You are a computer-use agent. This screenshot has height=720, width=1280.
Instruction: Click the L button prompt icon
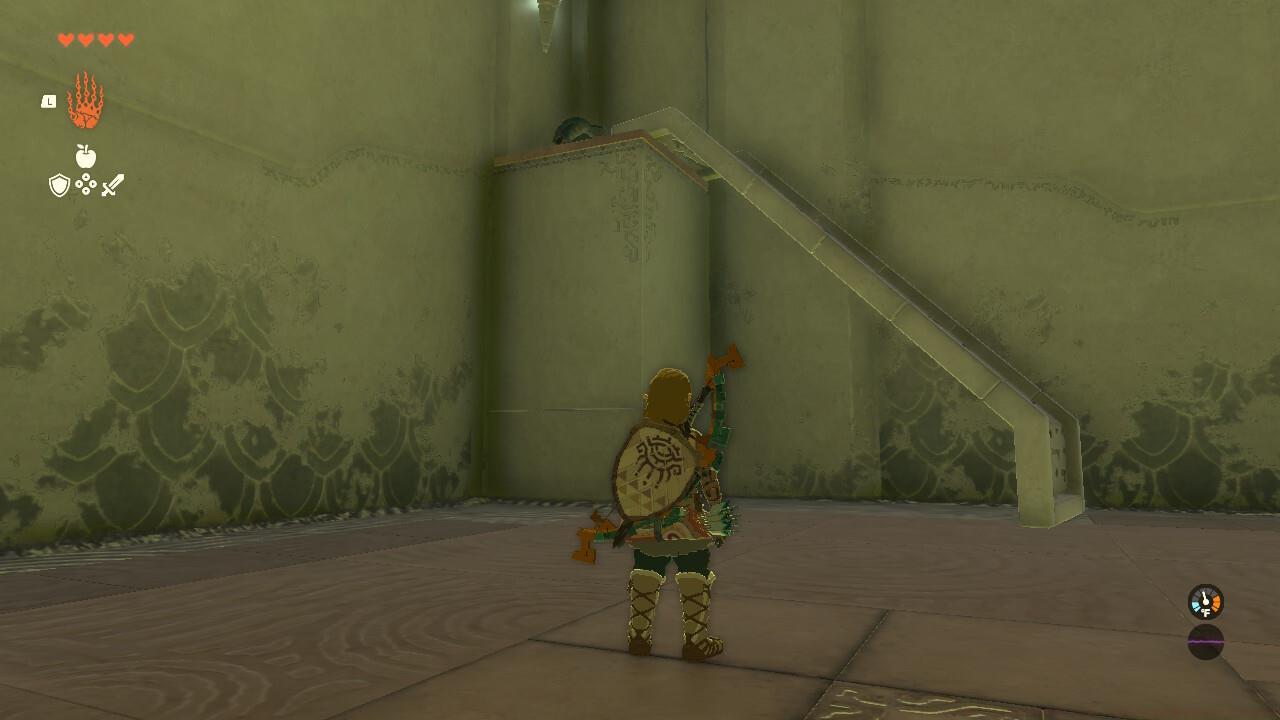coord(48,102)
